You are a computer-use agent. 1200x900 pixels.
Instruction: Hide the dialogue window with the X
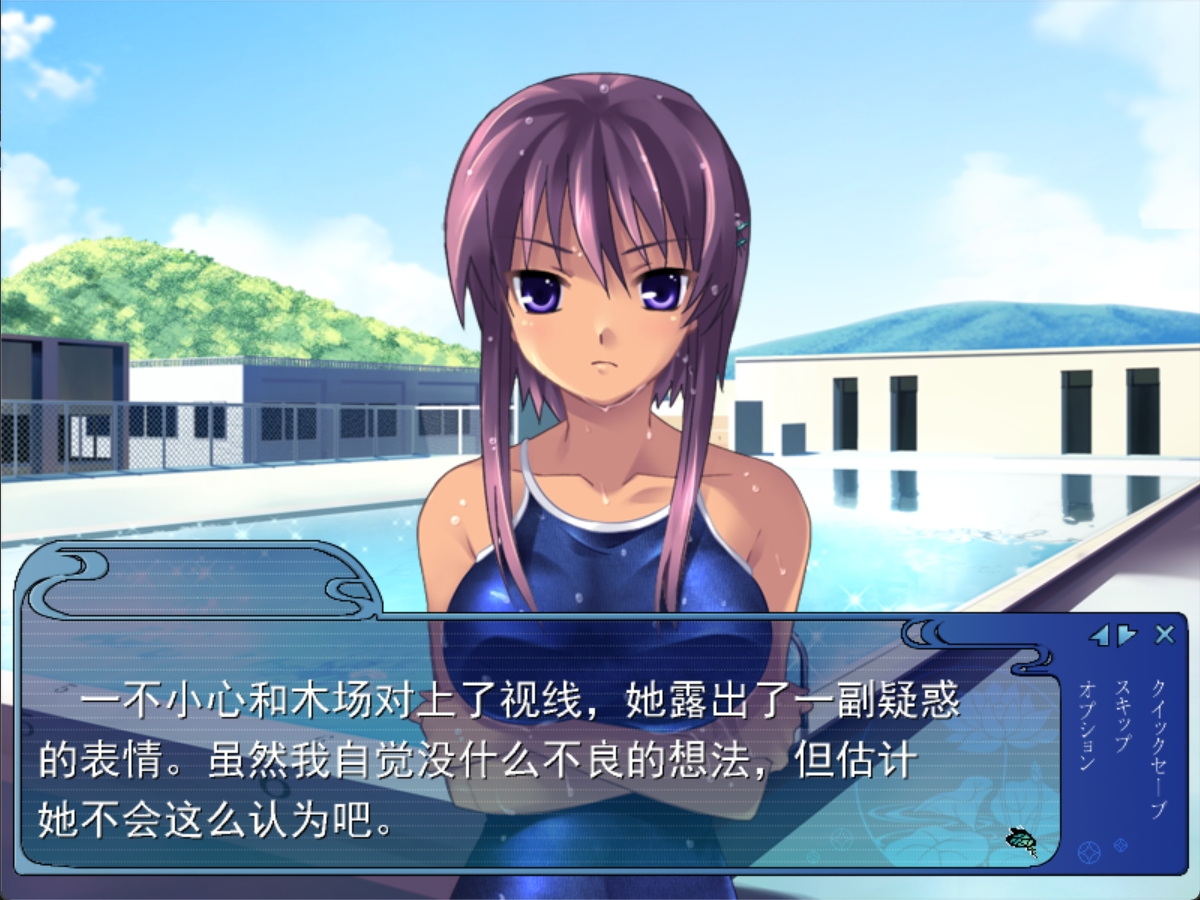pos(1164,634)
